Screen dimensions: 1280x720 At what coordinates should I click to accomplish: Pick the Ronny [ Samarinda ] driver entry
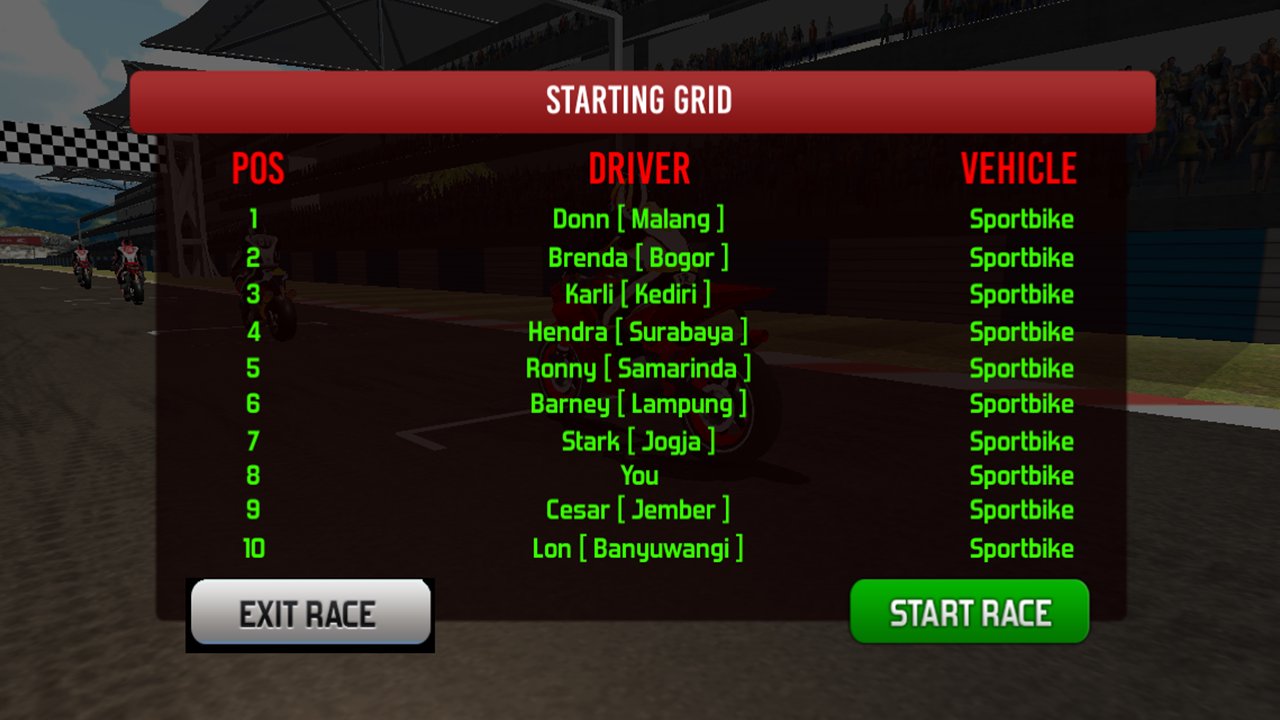point(638,368)
